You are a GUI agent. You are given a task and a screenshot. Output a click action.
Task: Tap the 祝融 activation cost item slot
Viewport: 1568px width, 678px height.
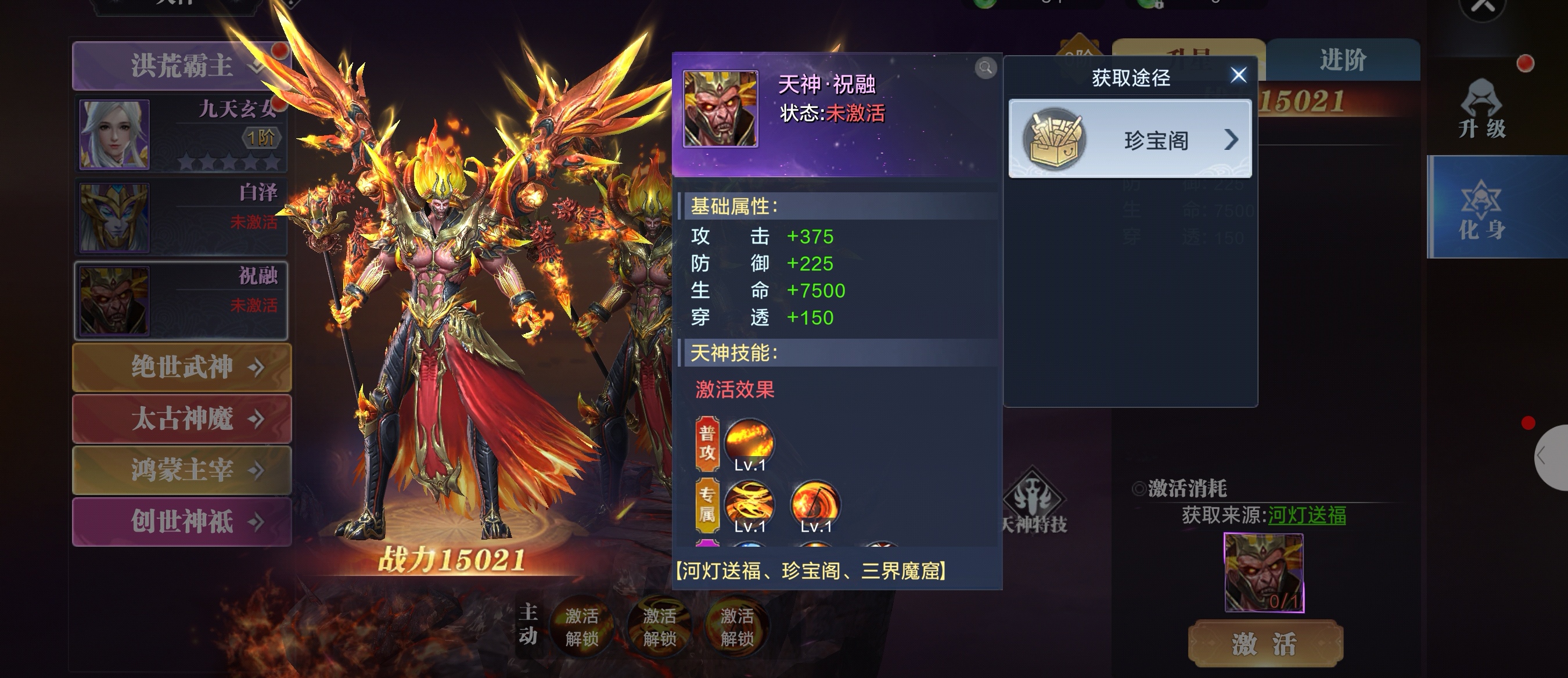click(1264, 572)
